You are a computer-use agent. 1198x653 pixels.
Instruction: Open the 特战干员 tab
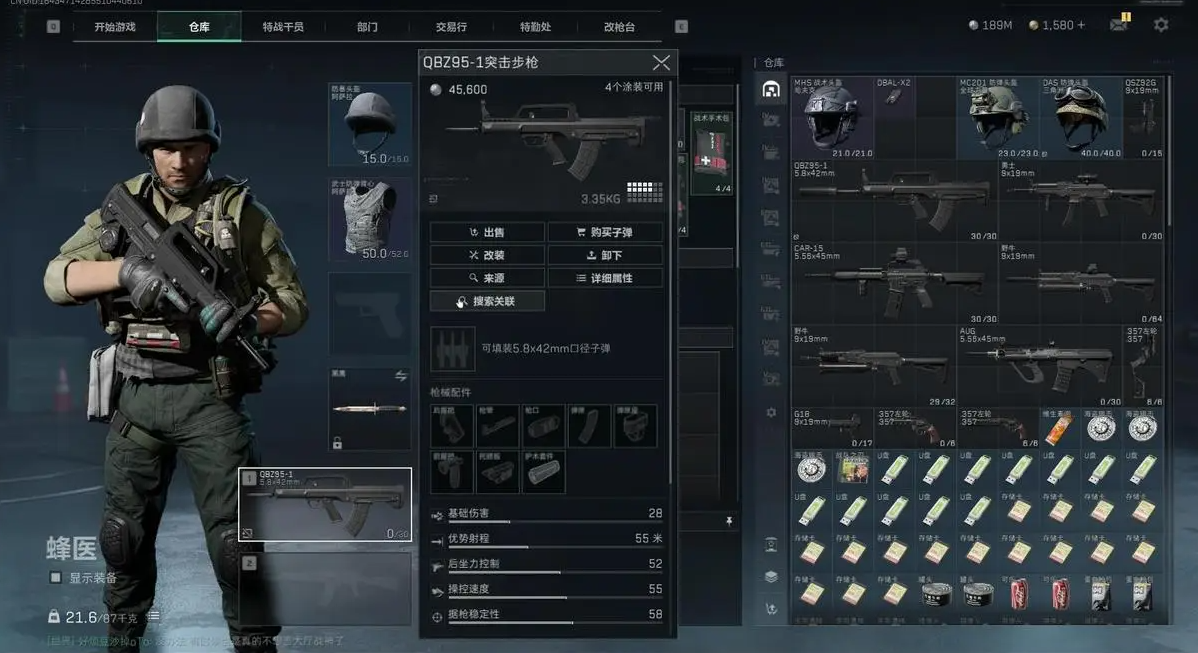[283, 27]
